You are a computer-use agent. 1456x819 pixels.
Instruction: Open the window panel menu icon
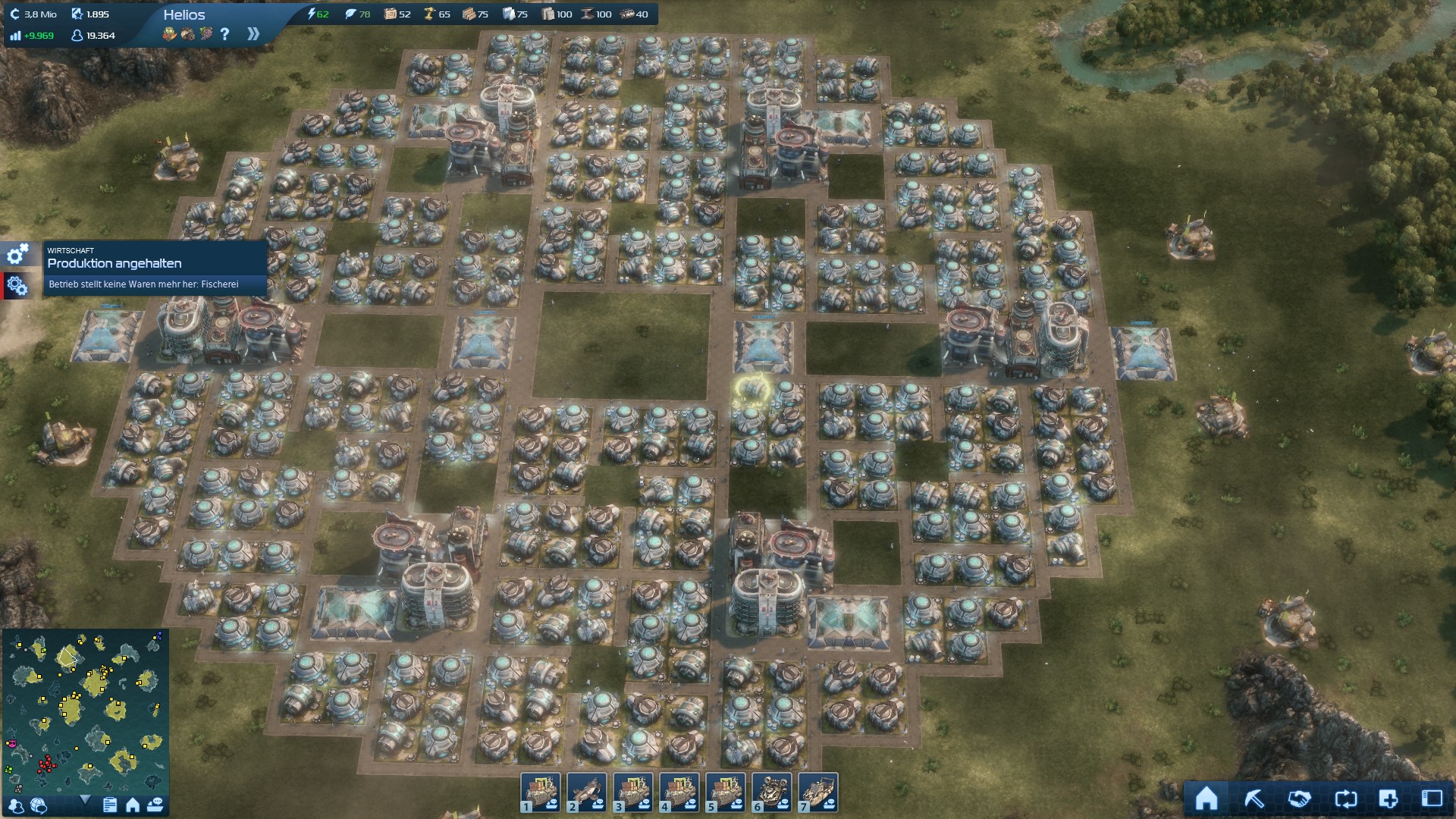(x=1432, y=799)
